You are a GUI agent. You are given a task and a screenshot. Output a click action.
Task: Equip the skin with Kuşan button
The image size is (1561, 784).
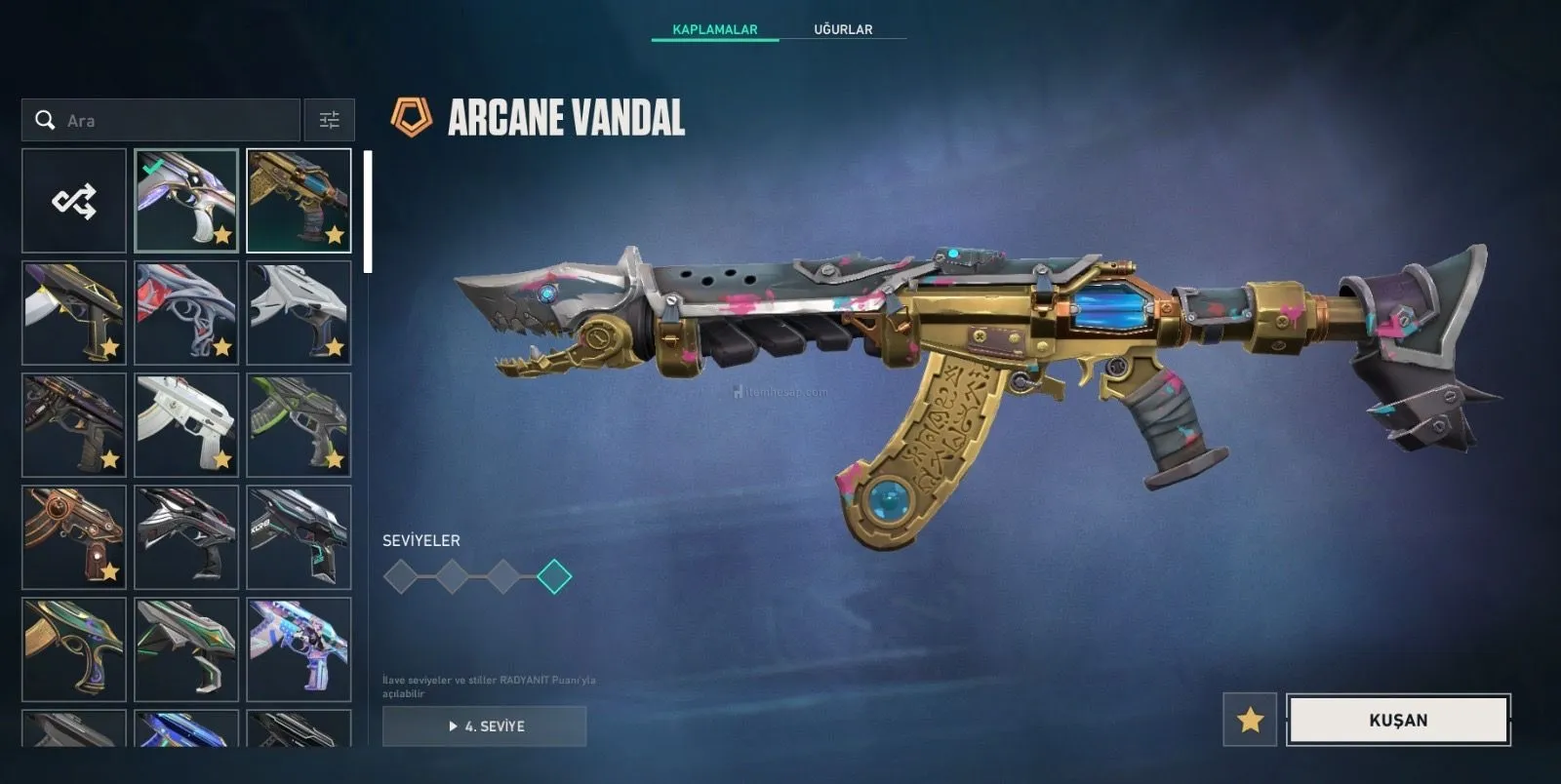point(1398,720)
